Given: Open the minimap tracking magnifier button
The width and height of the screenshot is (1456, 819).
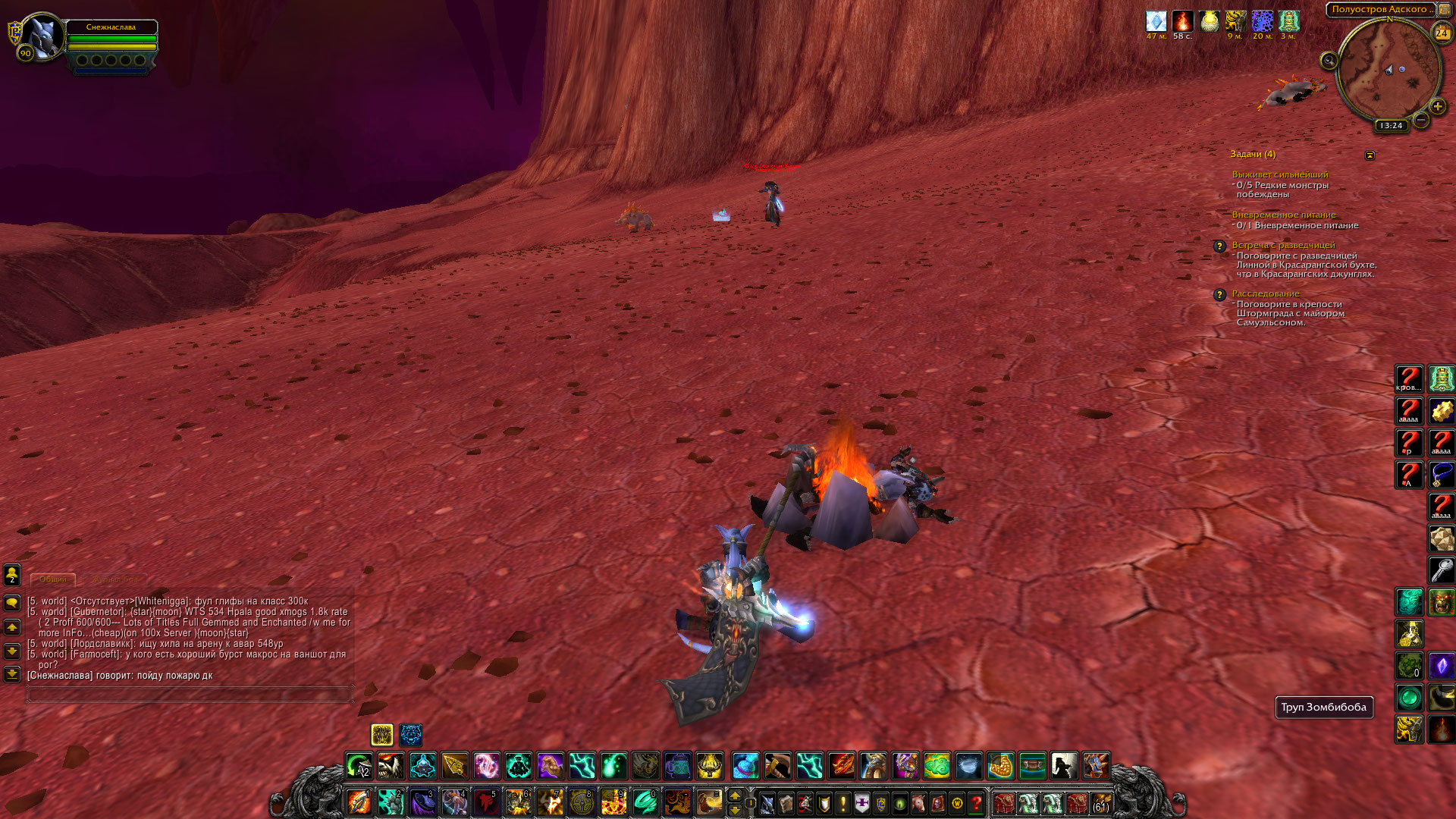Looking at the screenshot, I should tap(1329, 61).
